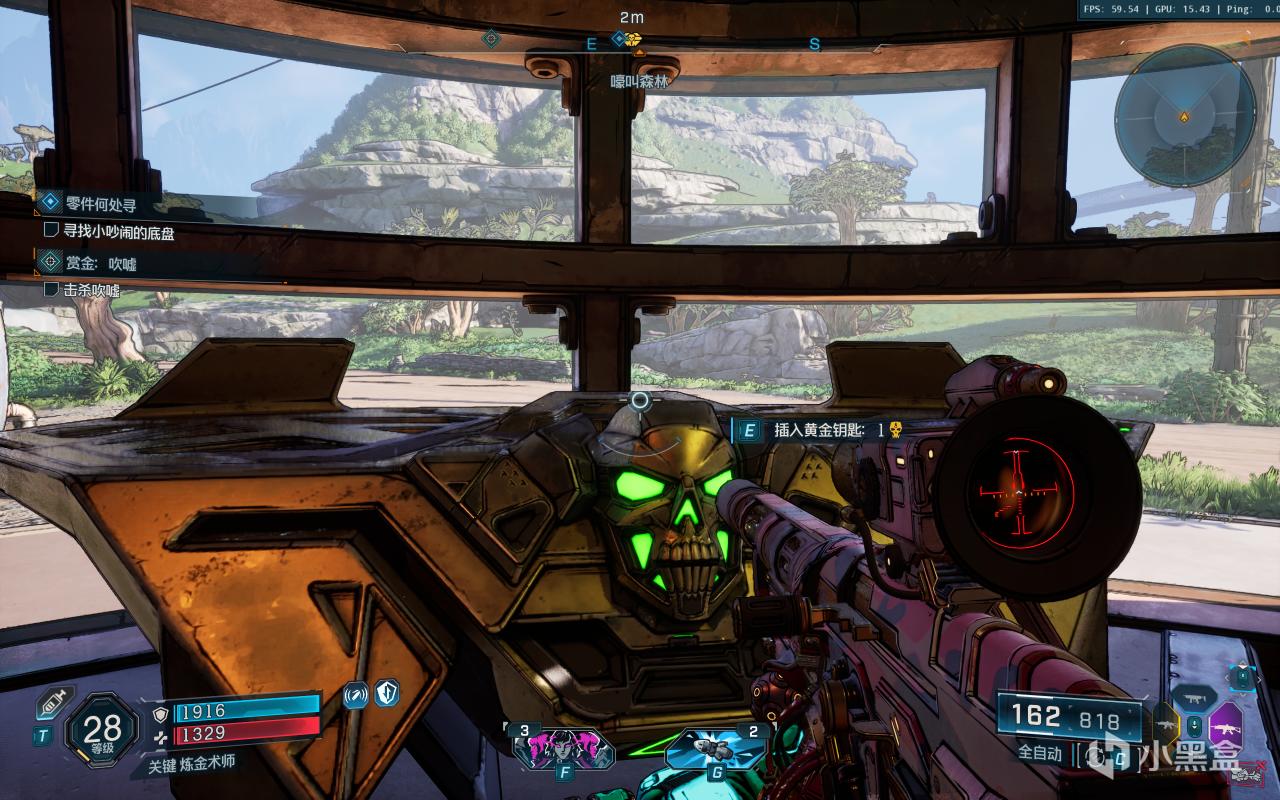Screen dimensions: 1280x800
Task: Toggle the 击杀吹嘘 objective checkbox
Action: [x=52, y=290]
